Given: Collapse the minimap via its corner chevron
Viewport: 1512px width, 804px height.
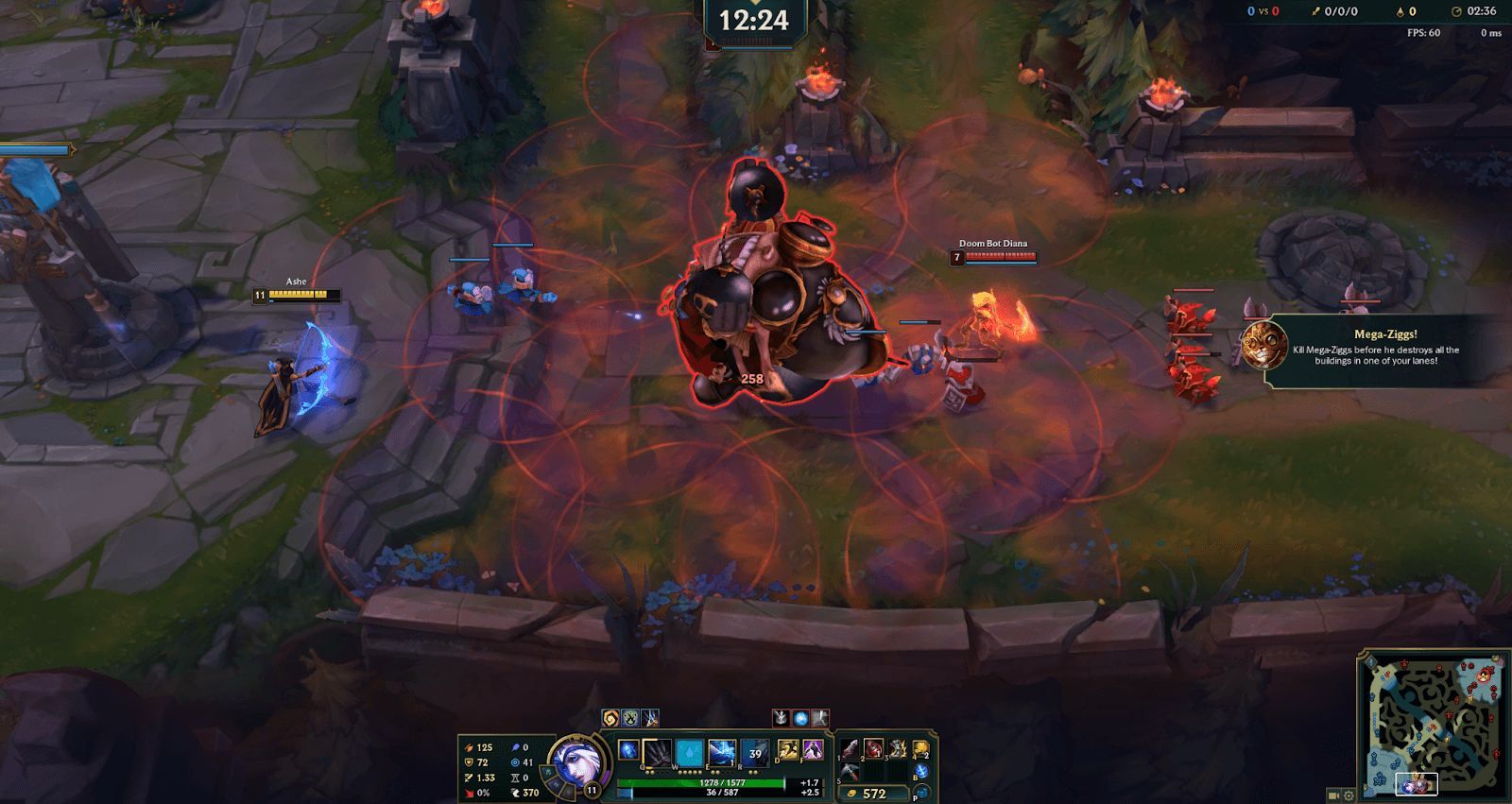Looking at the screenshot, I should pyautogui.click(x=1364, y=653).
